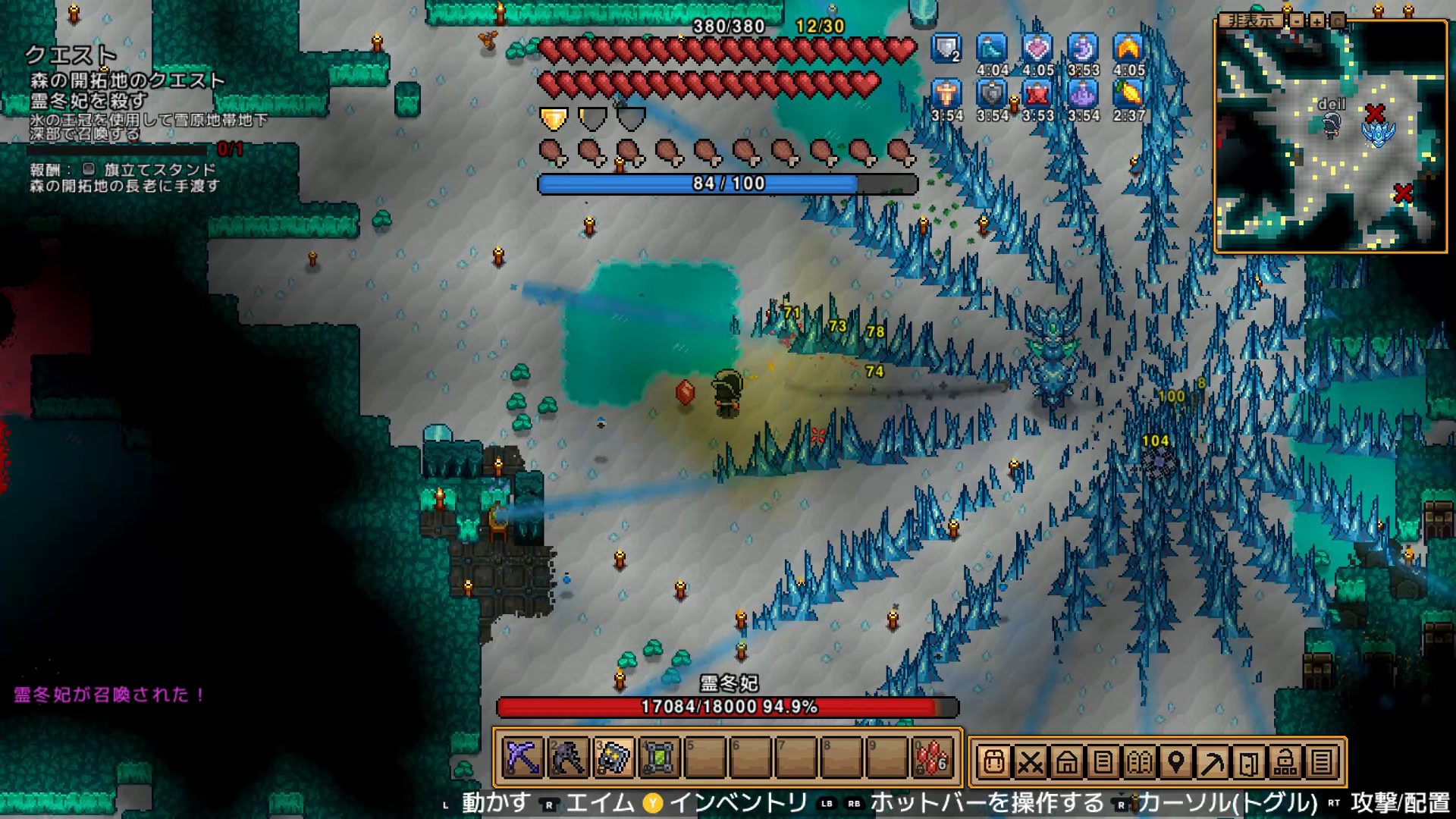Click the pickaxe tool button in toolbar
This screenshot has width=1456, height=819.
[x=1212, y=762]
